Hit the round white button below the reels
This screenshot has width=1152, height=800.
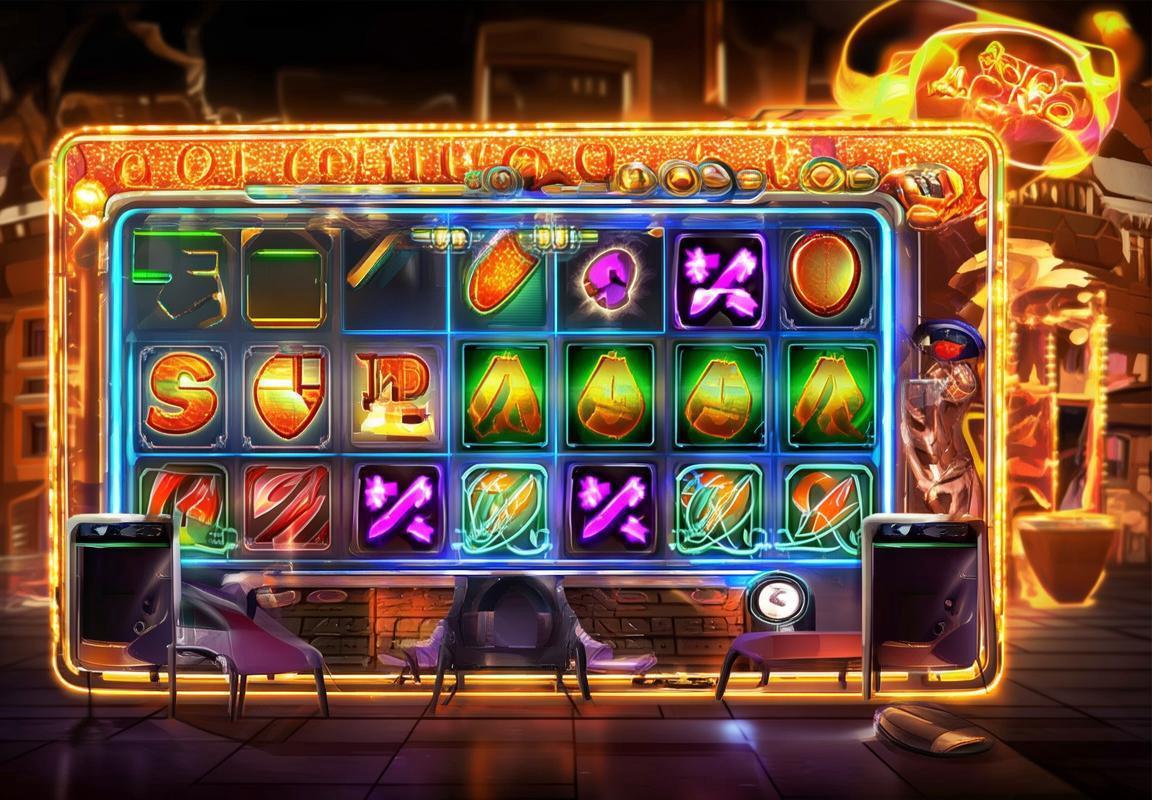pyautogui.click(x=773, y=600)
